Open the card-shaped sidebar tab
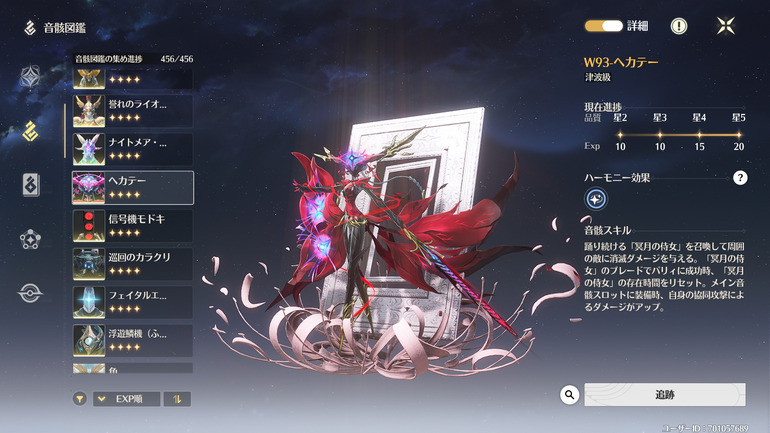Screen dimensions: 770x433 point(31,185)
